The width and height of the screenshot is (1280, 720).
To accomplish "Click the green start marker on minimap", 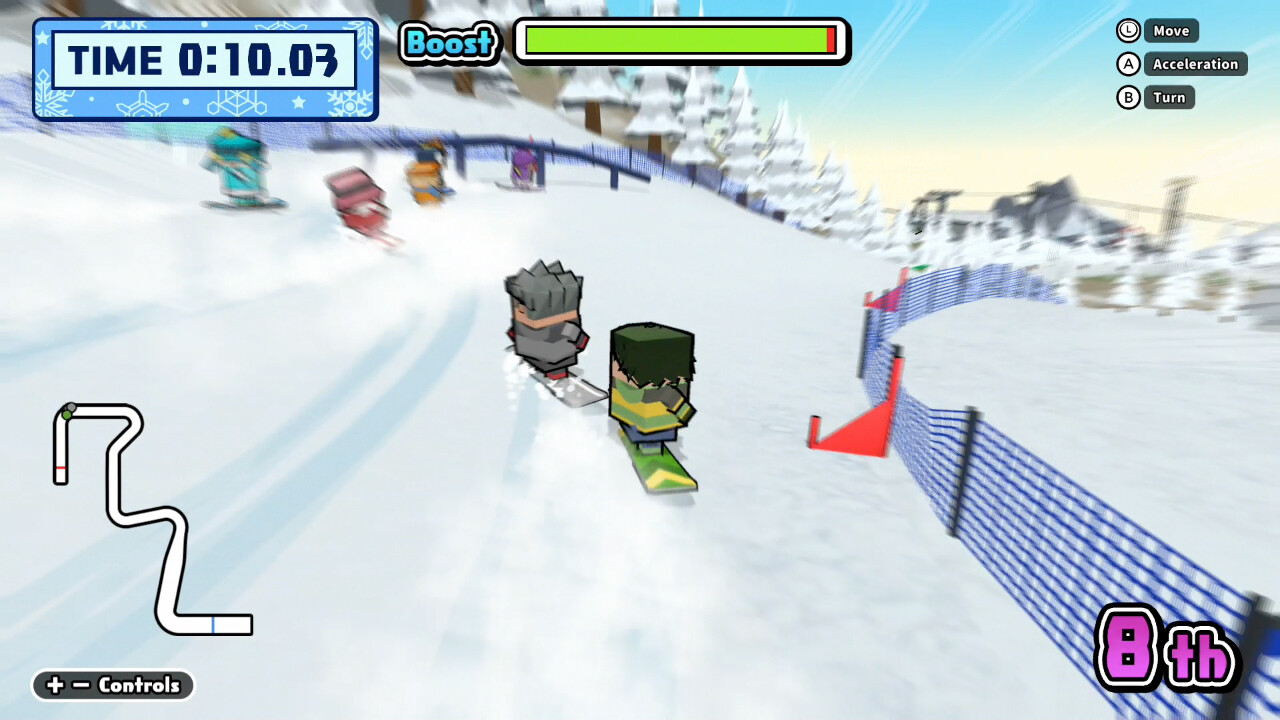I will [x=68, y=415].
